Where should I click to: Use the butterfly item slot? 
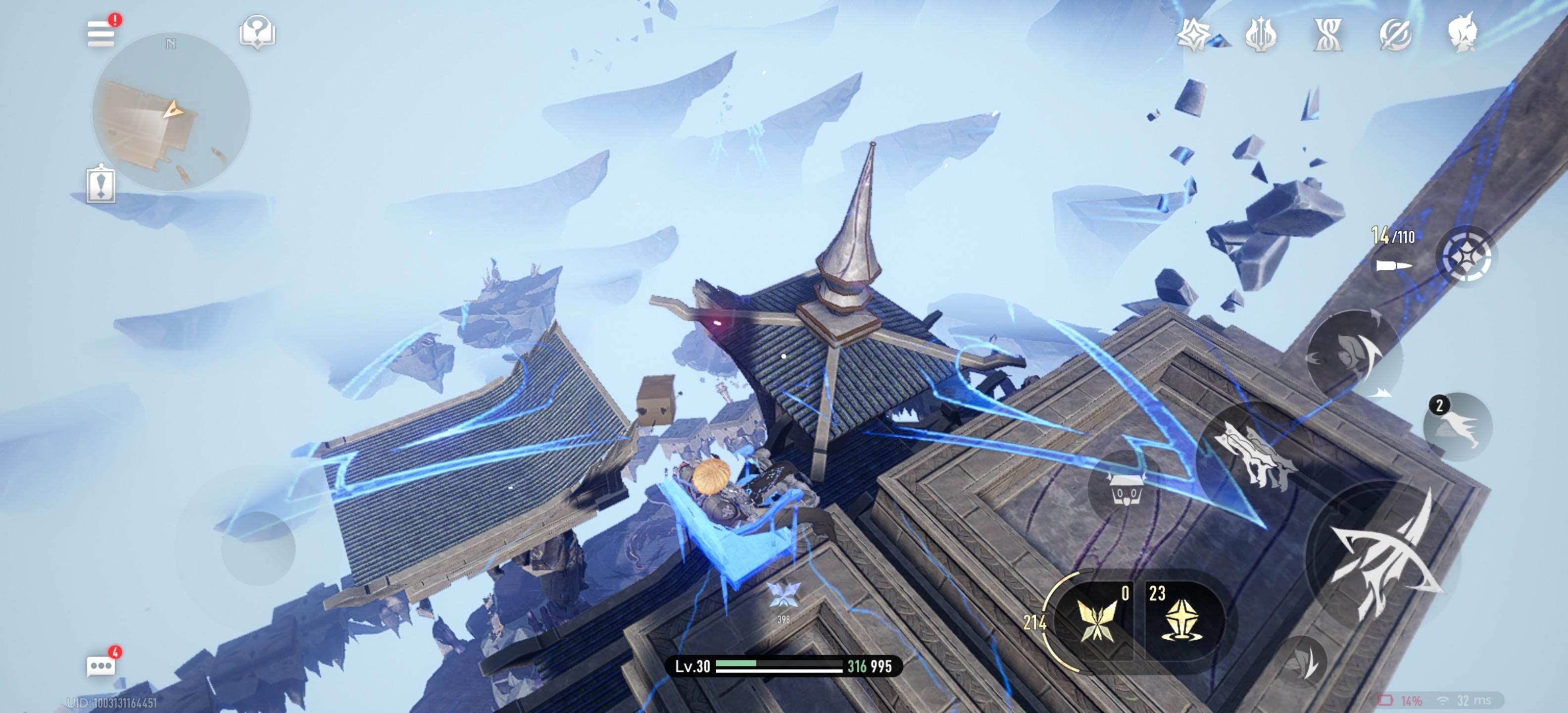[x=1097, y=618]
